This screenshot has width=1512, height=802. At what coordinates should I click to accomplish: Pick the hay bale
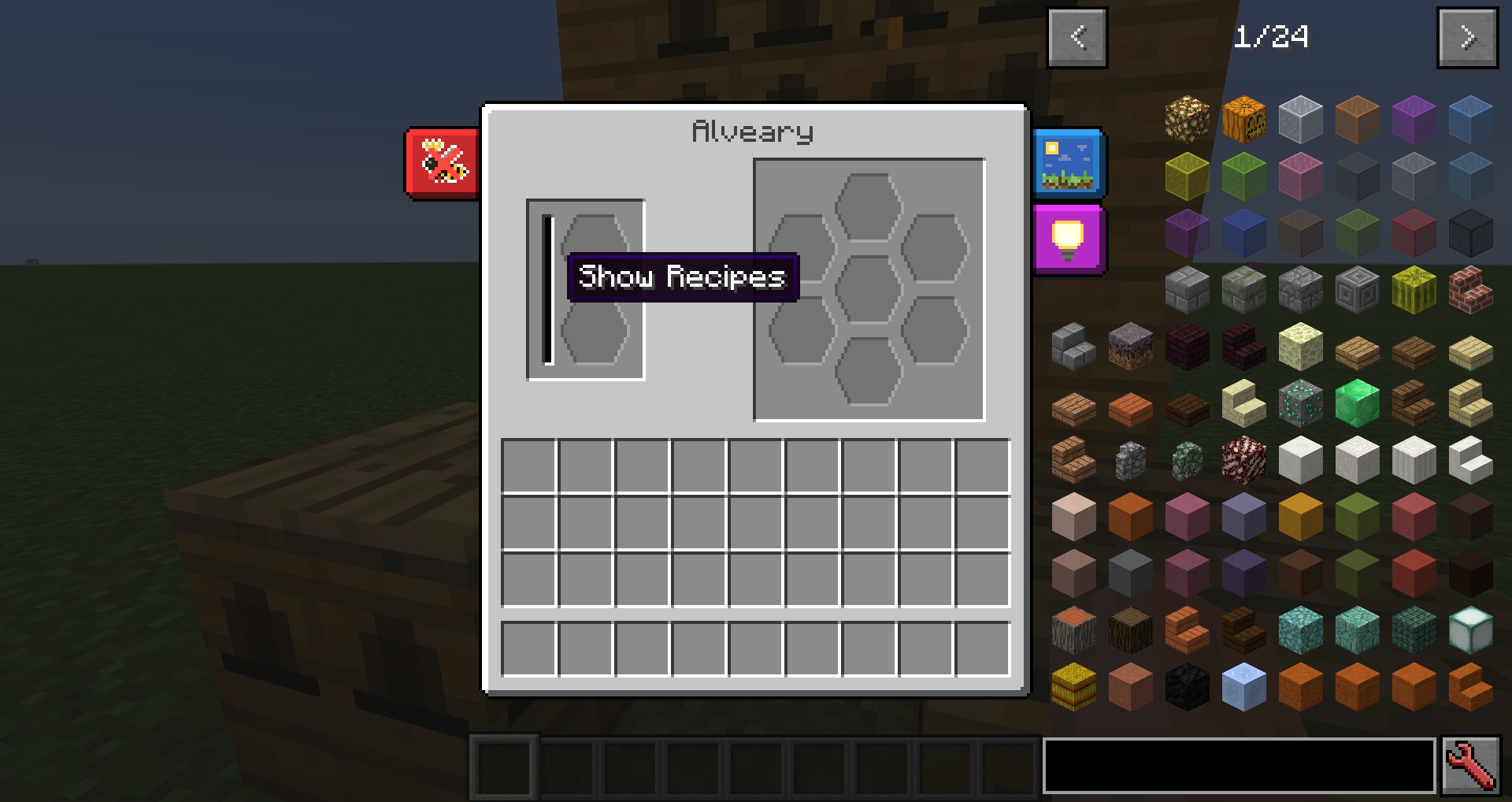1073,686
